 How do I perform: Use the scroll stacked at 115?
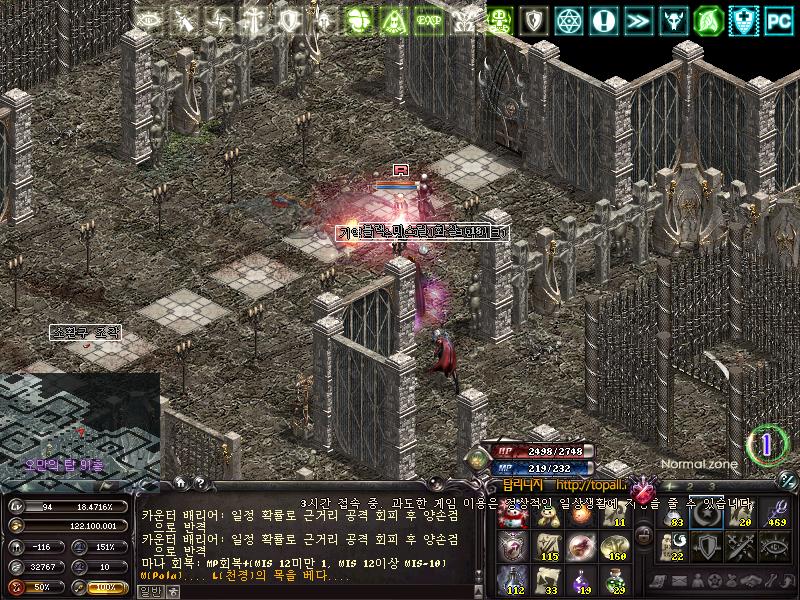[546, 546]
